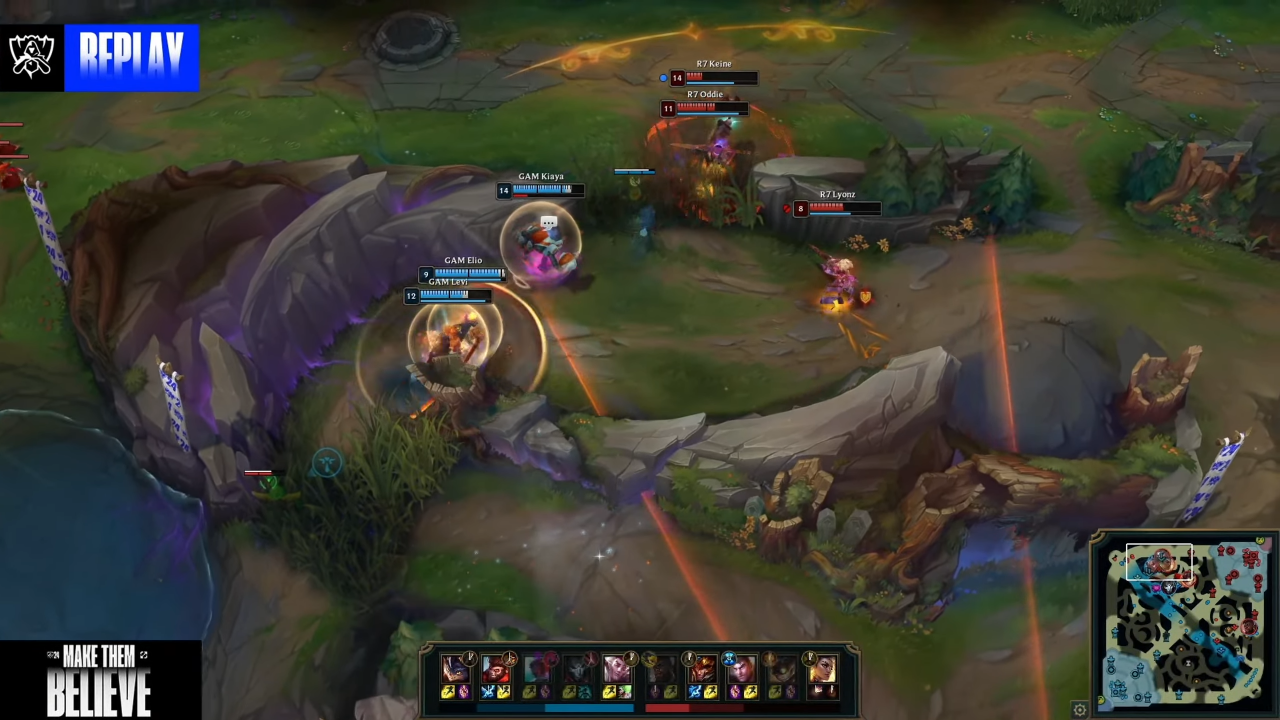
Task: Click the Baron pit icon on the minimap
Action: pos(1168,586)
